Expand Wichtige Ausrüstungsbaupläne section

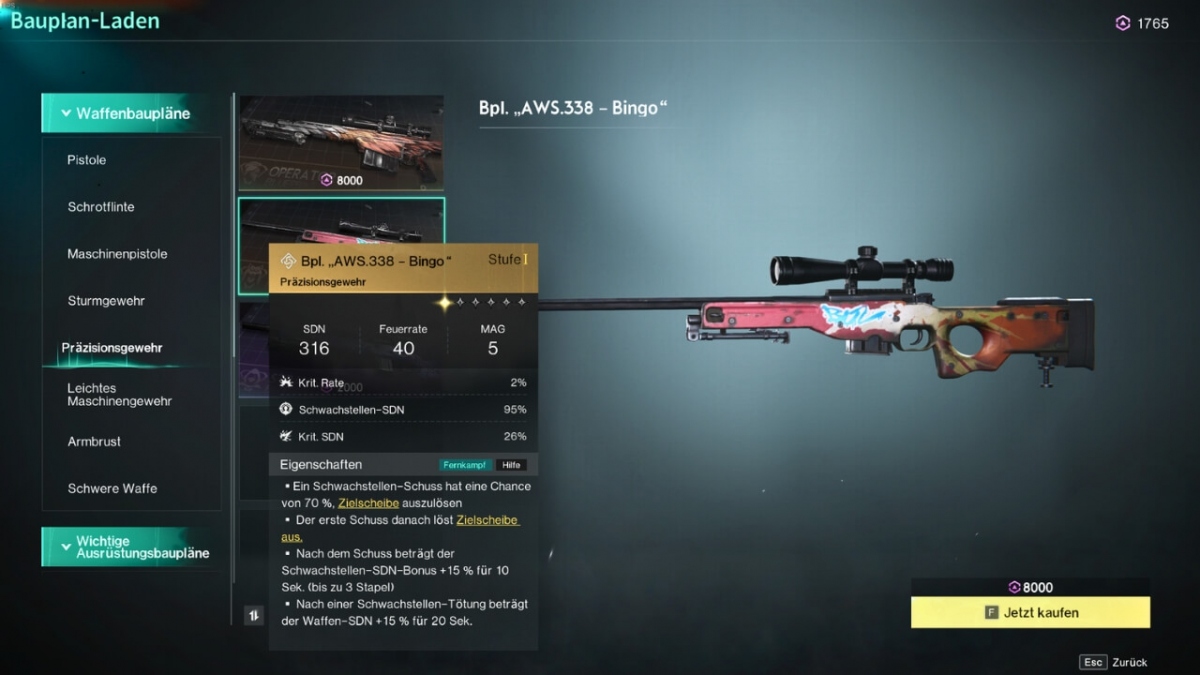click(x=131, y=547)
